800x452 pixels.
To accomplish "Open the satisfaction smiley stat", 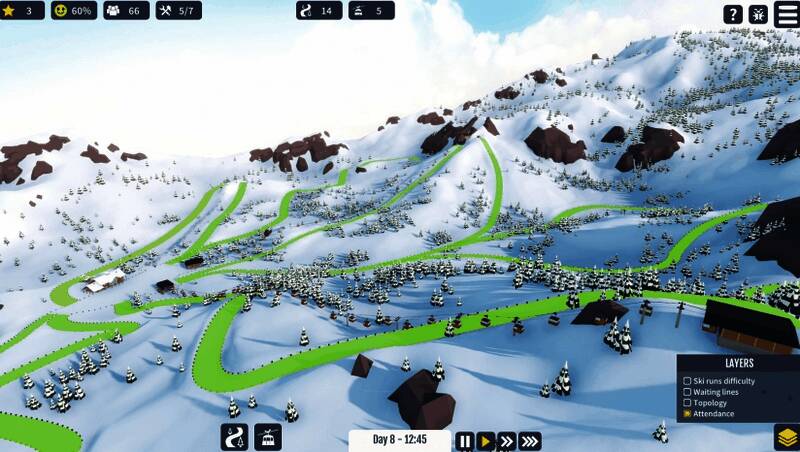I will coord(74,11).
